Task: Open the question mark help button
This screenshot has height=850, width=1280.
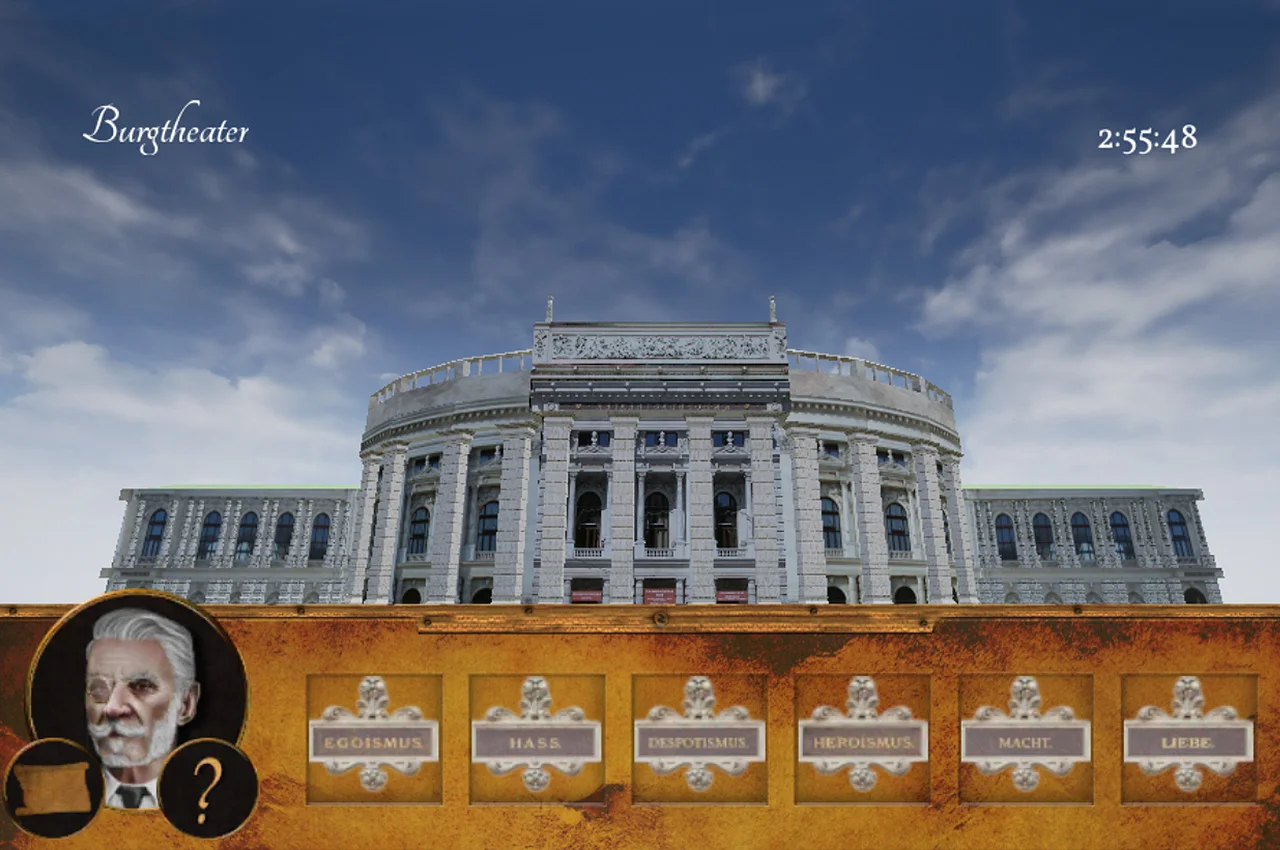Action: coord(208,787)
